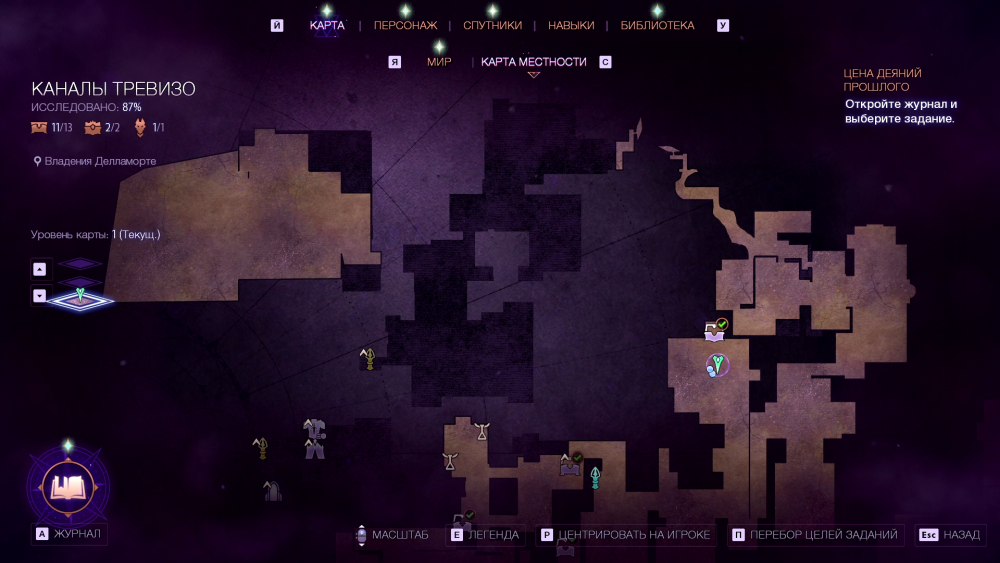Select the Карта местности sub-tab
1000x563 pixels.
tap(533, 62)
